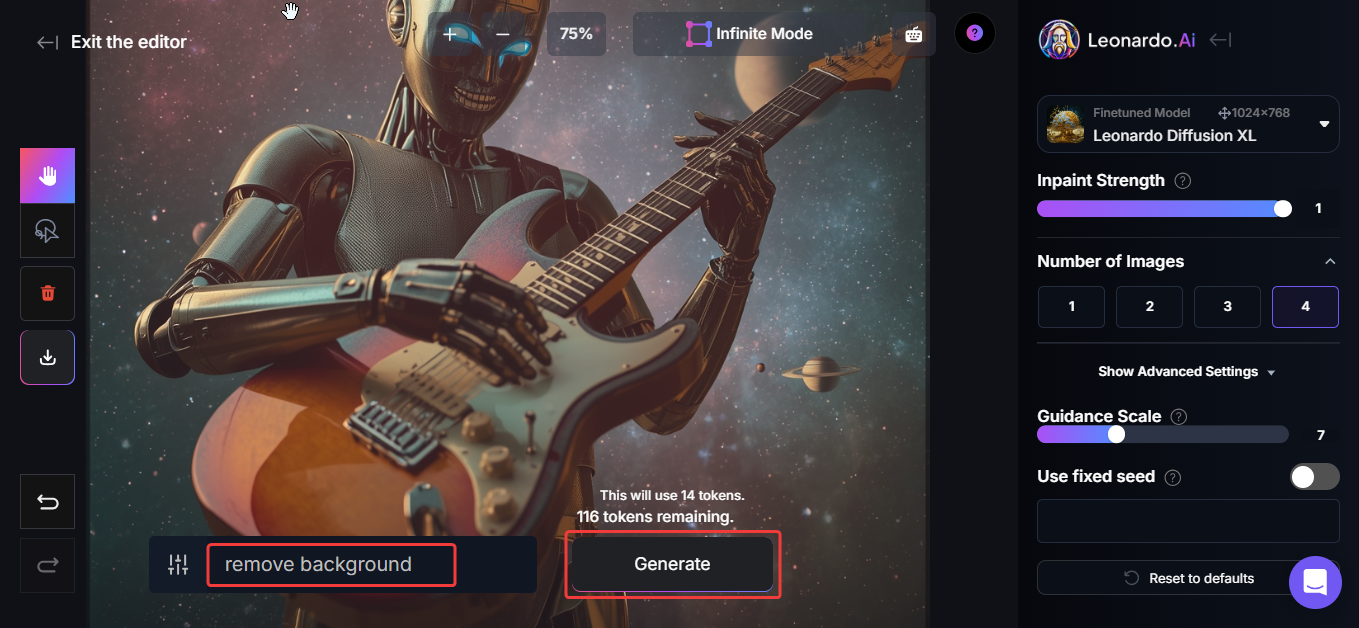Choose the selection cursor tool

point(48,232)
